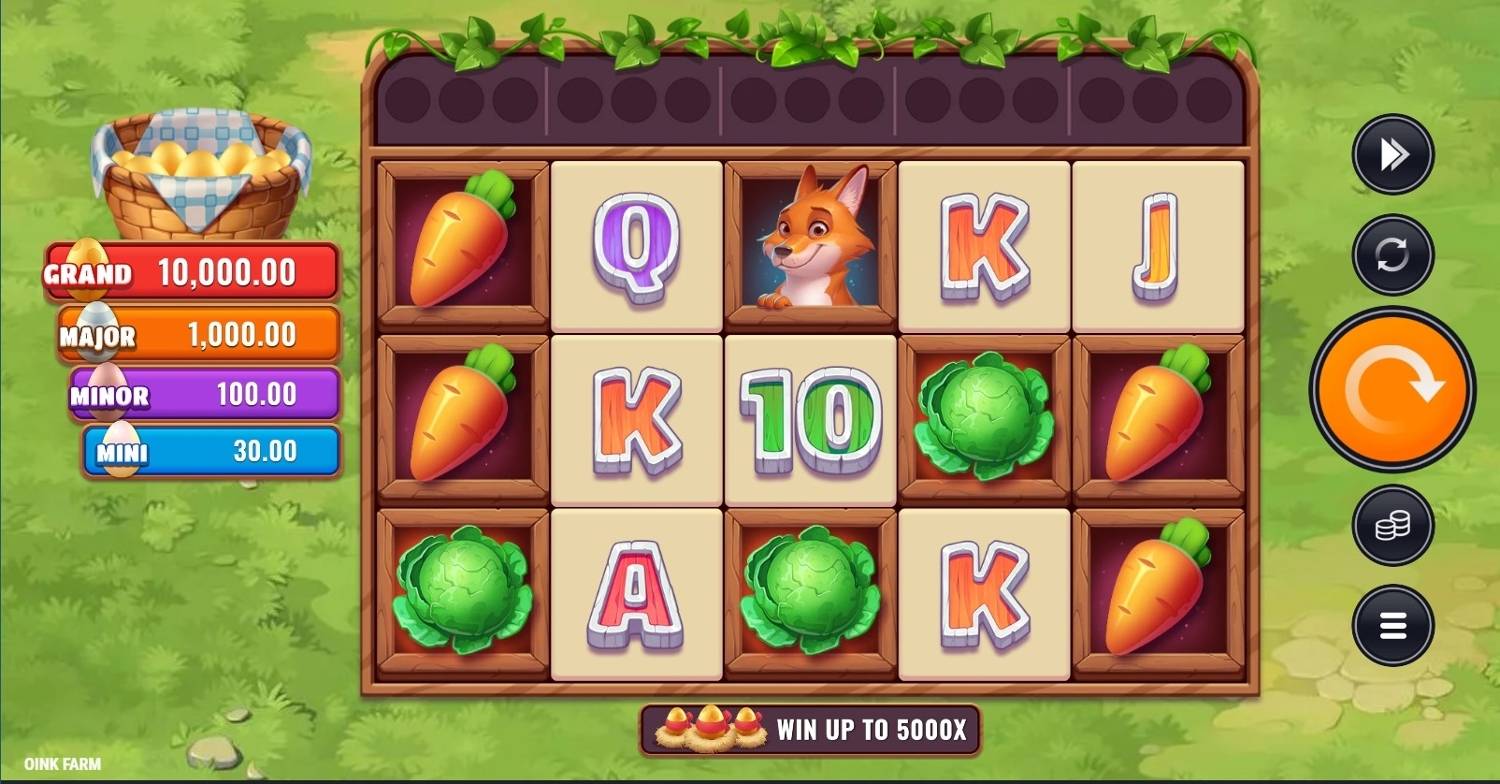Click the WIN UP TO 5000X banner

pyautogui.click(x=880, y=731)
